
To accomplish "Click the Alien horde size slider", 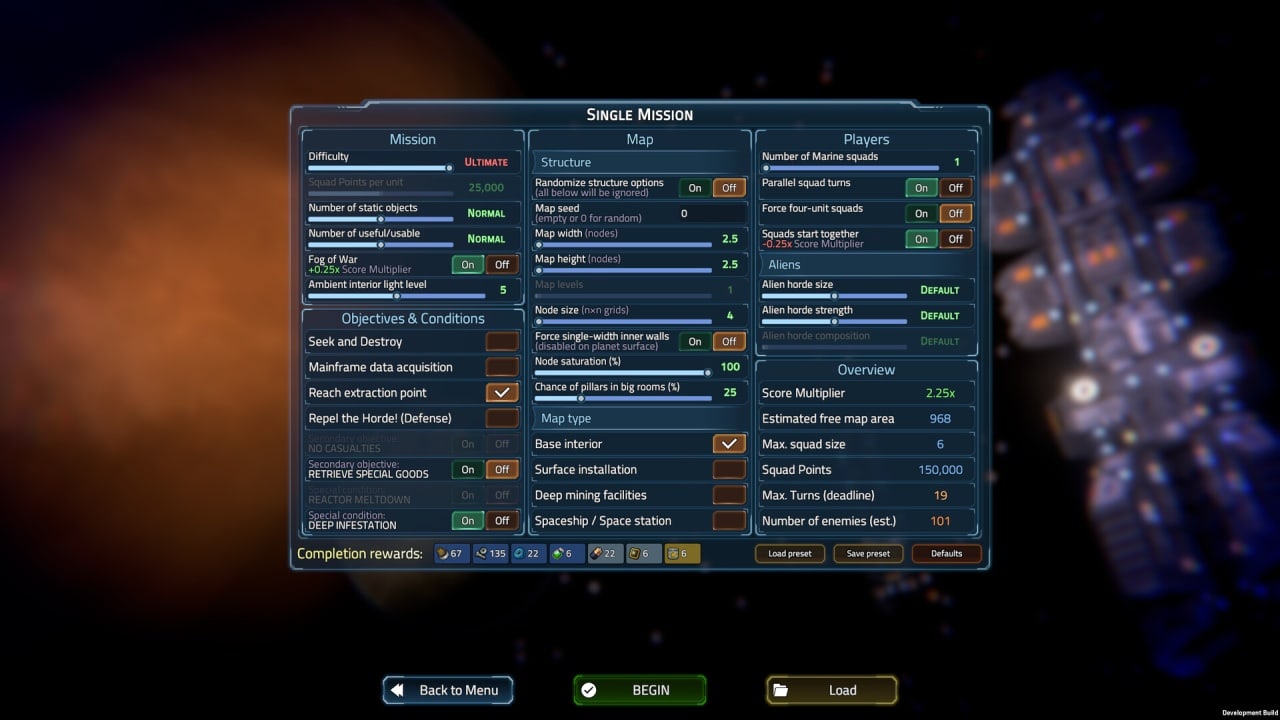I will click(834, 296).
